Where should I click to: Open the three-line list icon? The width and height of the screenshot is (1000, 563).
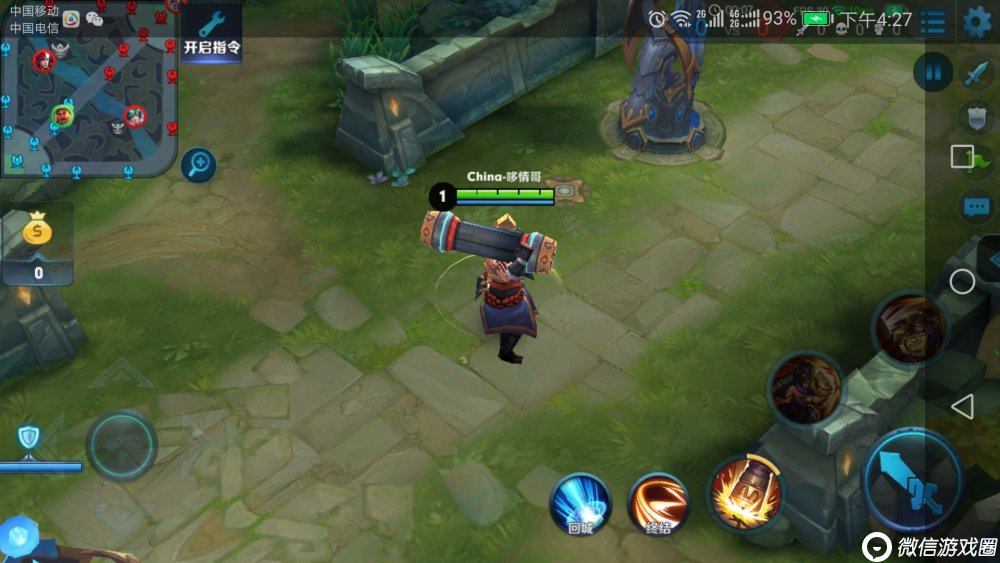click(933, 21)
